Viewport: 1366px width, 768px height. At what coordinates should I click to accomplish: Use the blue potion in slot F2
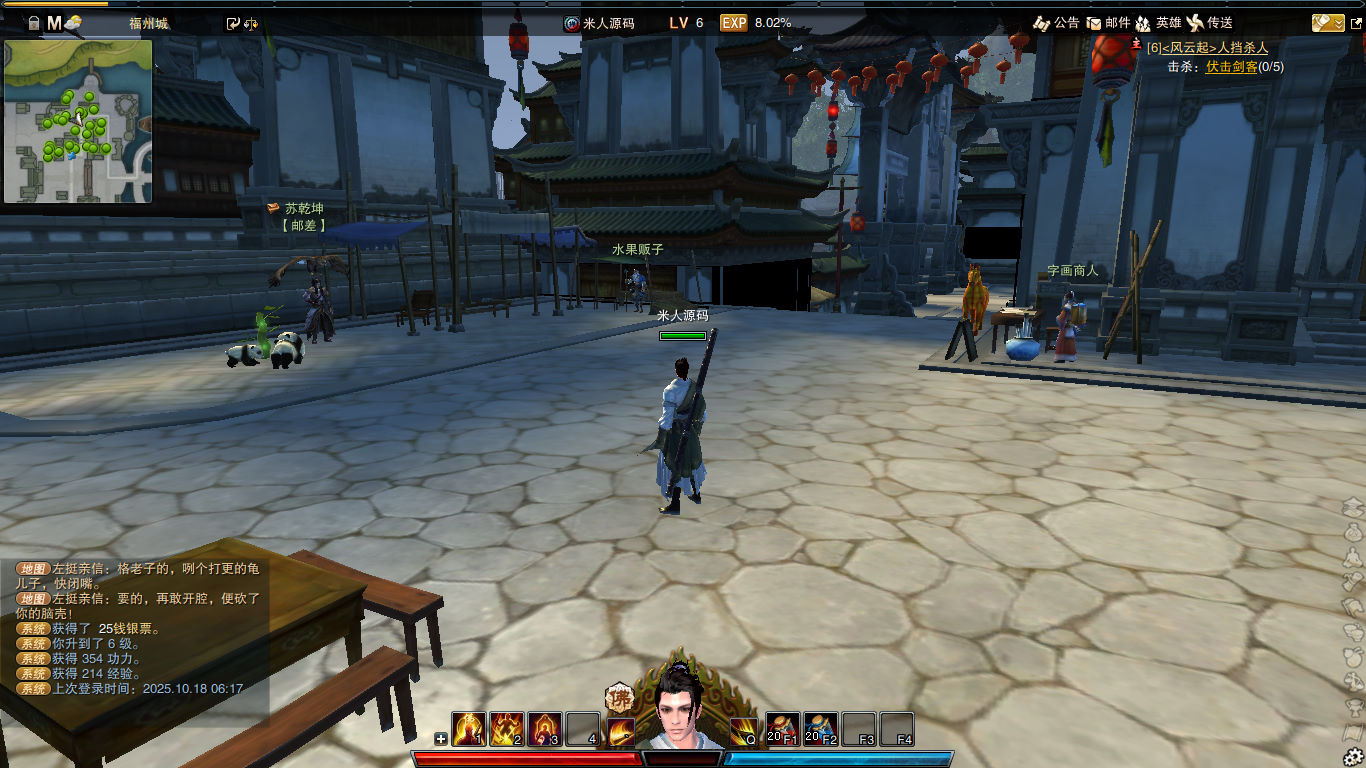820,729
